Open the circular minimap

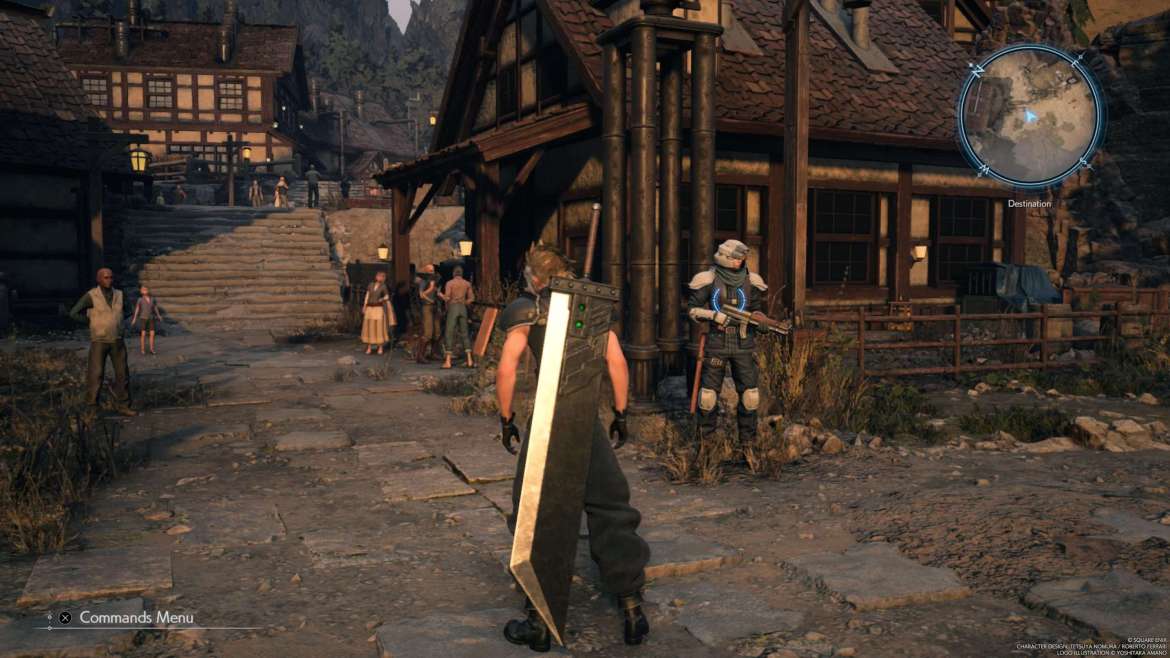point(1030,116)
